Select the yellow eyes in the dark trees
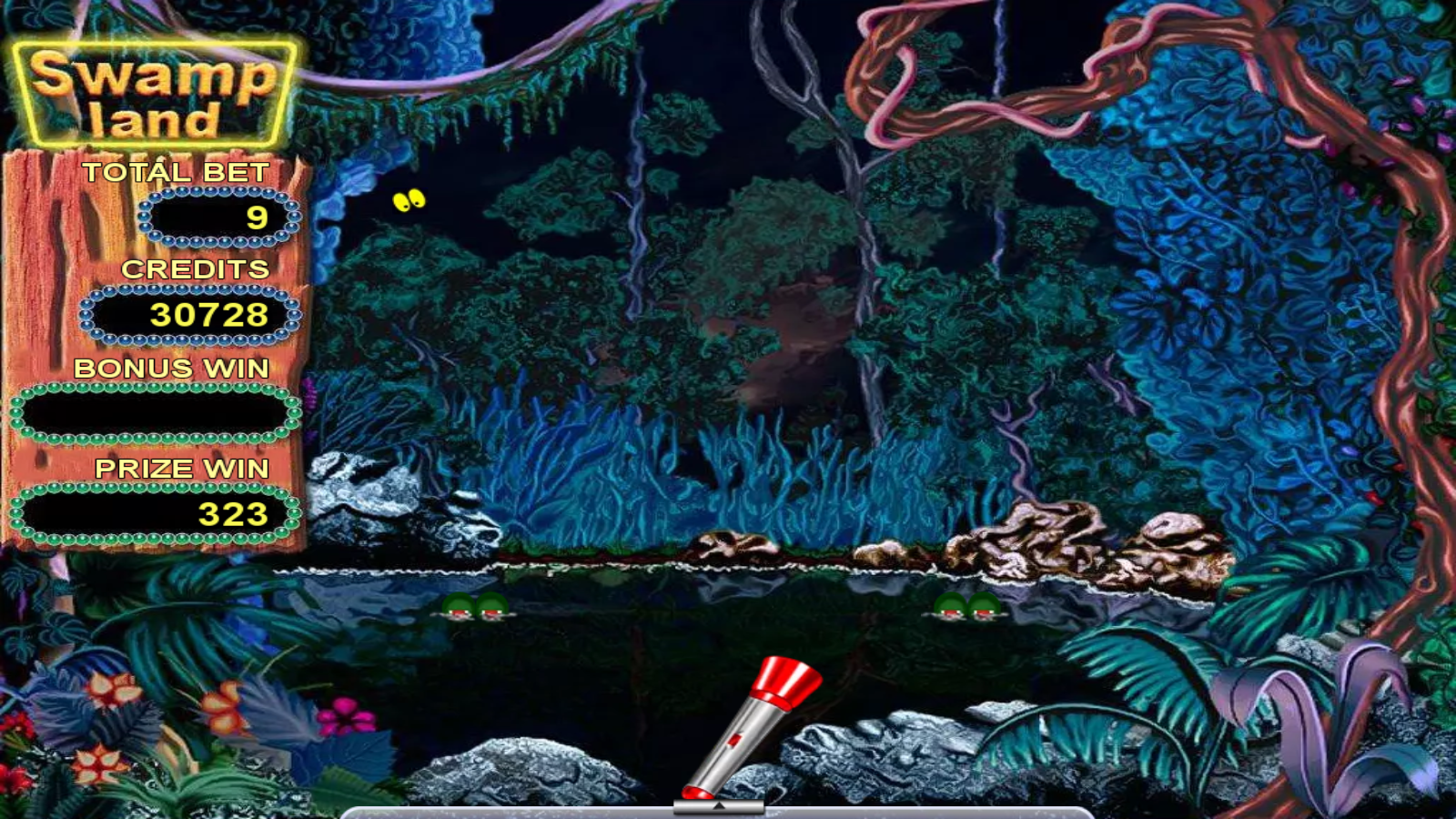Viewport: 1456px width, 819px height. (x=408, y=200)
